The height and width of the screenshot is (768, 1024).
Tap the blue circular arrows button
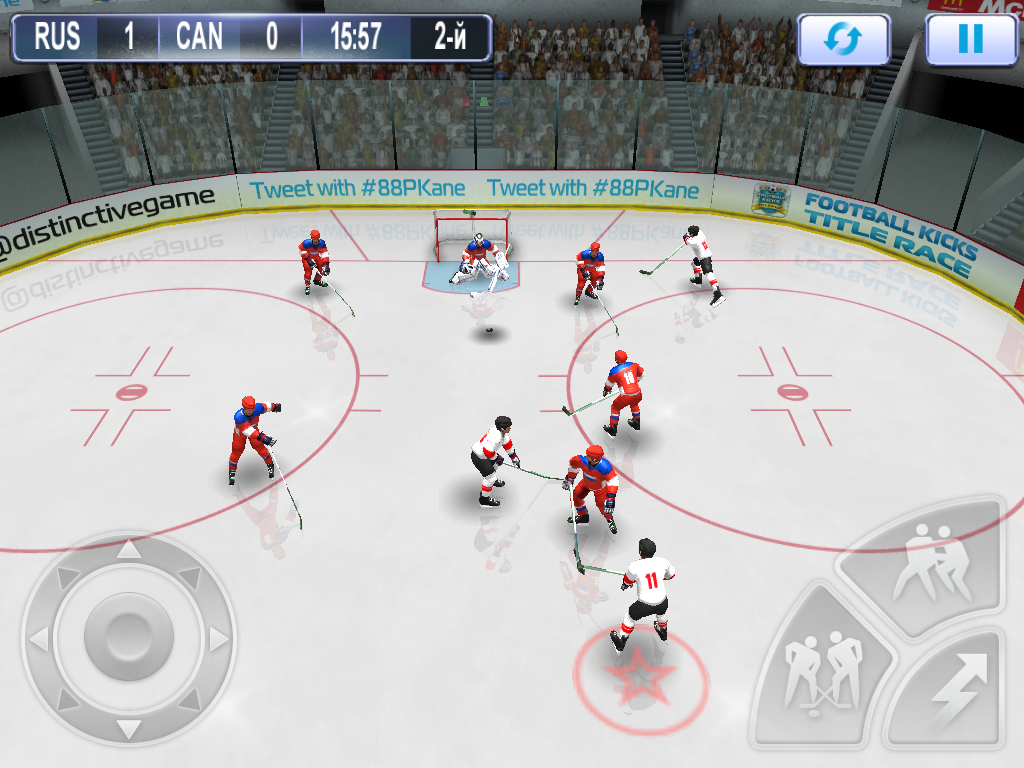point(843,39)
